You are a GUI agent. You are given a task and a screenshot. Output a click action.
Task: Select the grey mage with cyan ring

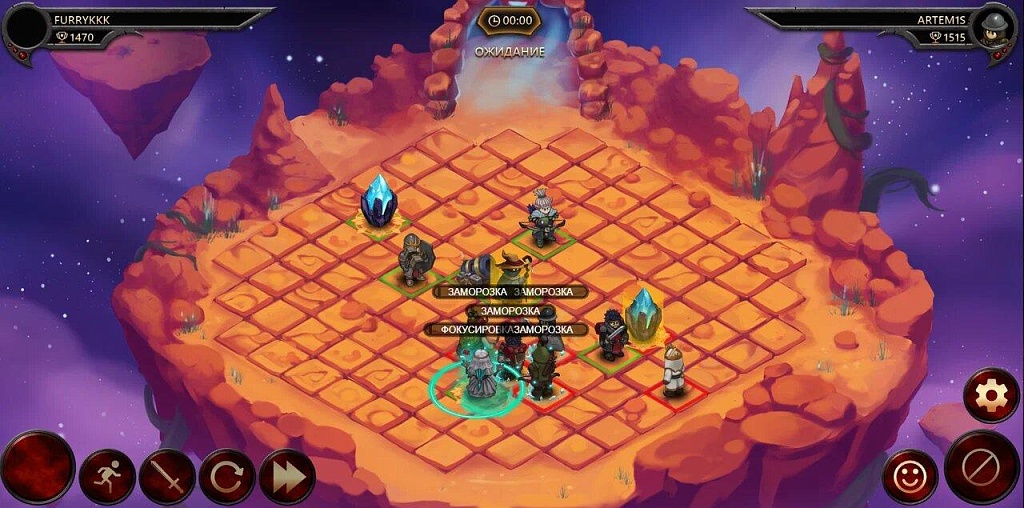pos(481,375)
